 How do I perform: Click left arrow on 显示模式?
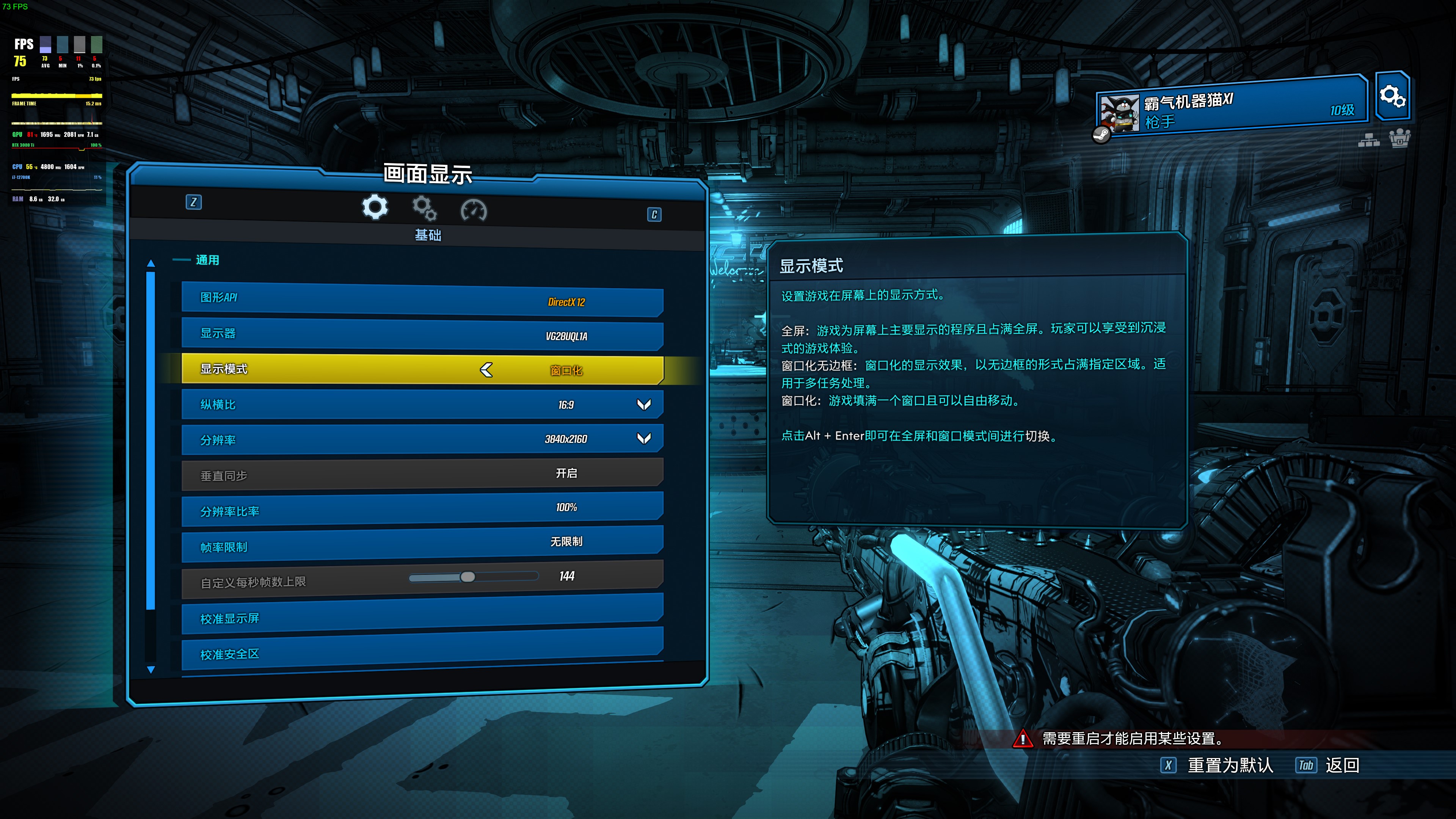pos(486,370)
